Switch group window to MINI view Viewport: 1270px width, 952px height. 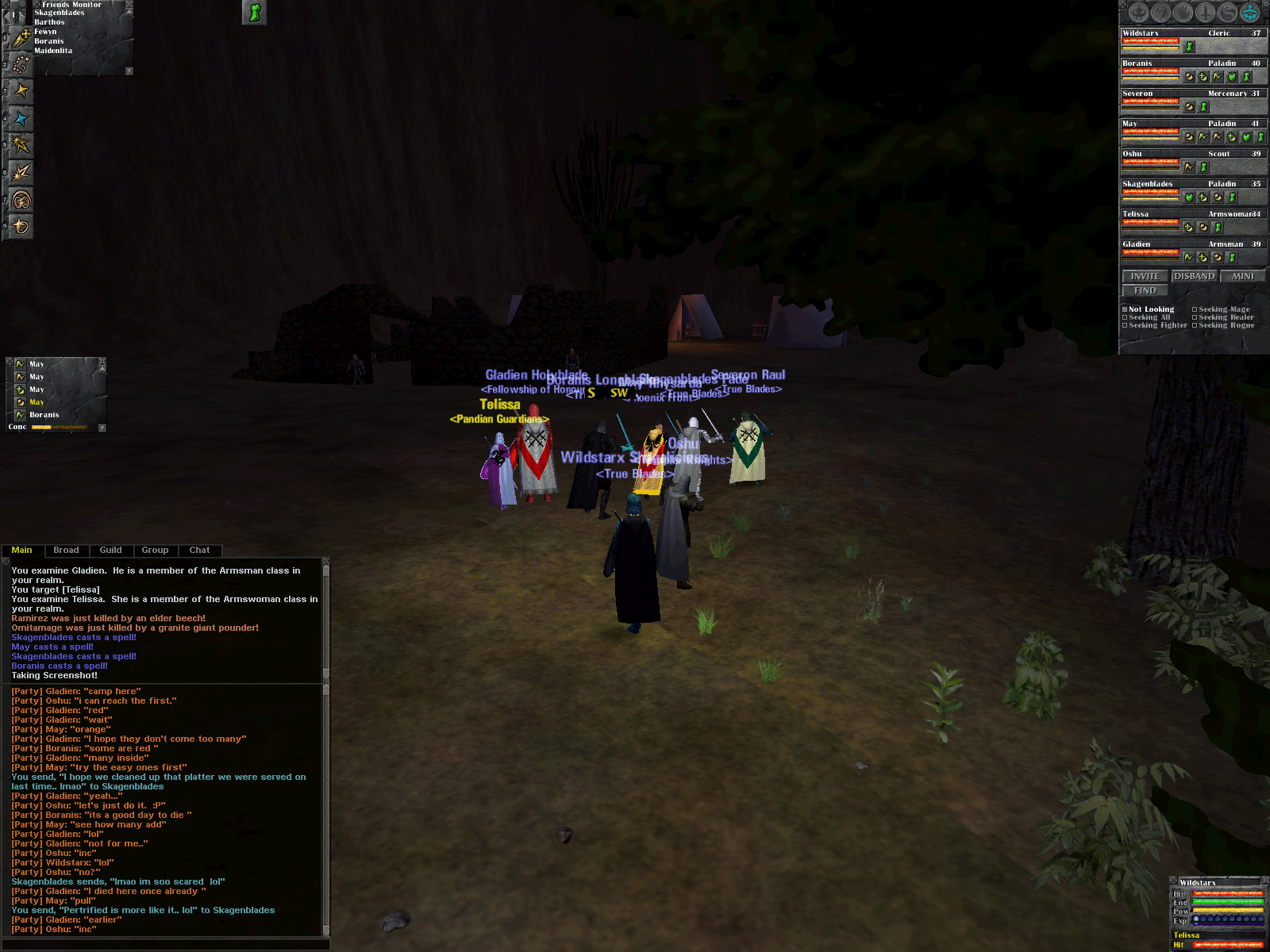click(x=1242, y=276)
